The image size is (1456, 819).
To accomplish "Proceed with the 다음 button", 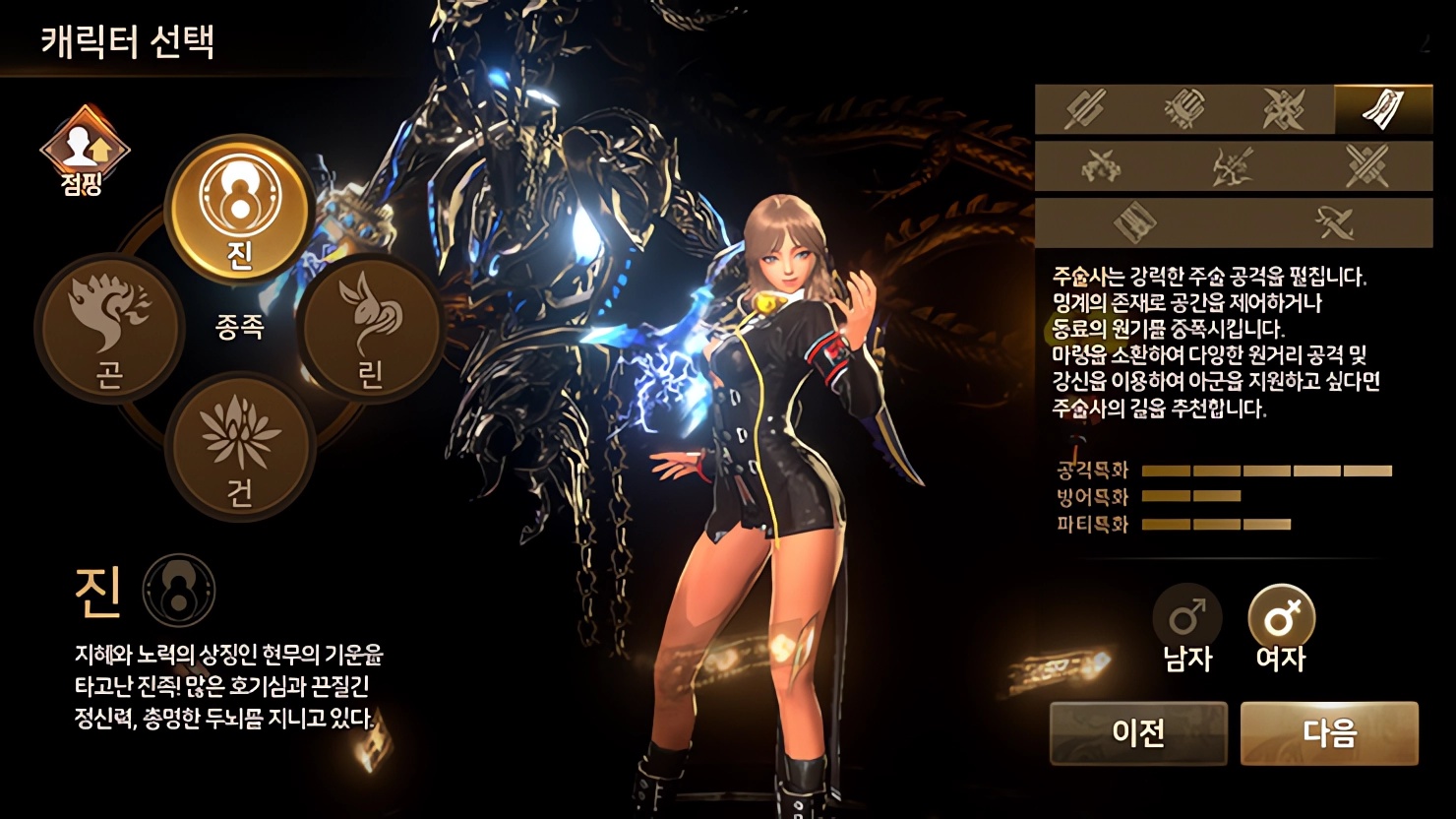I will [1329, 732].
